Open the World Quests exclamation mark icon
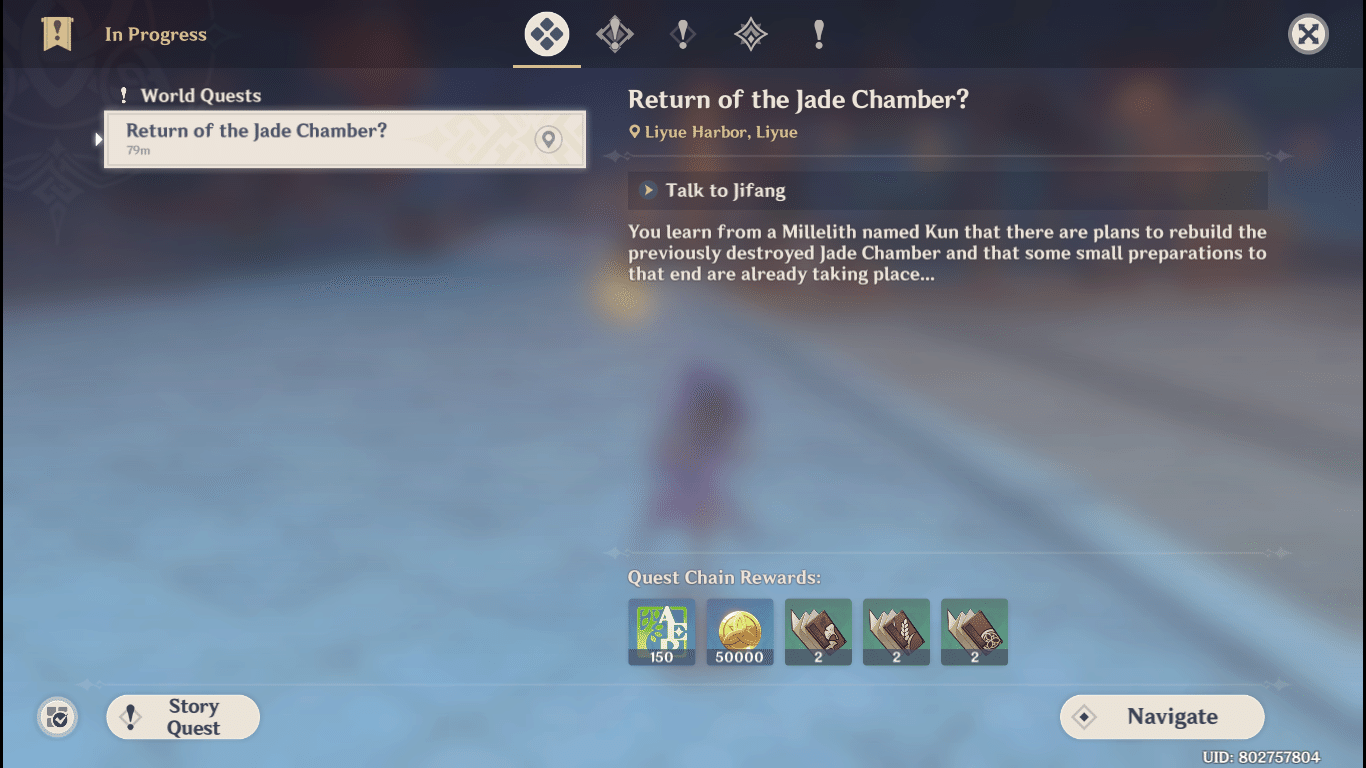This screenshot has height=768, width=1366. click(x=819, y=33)
